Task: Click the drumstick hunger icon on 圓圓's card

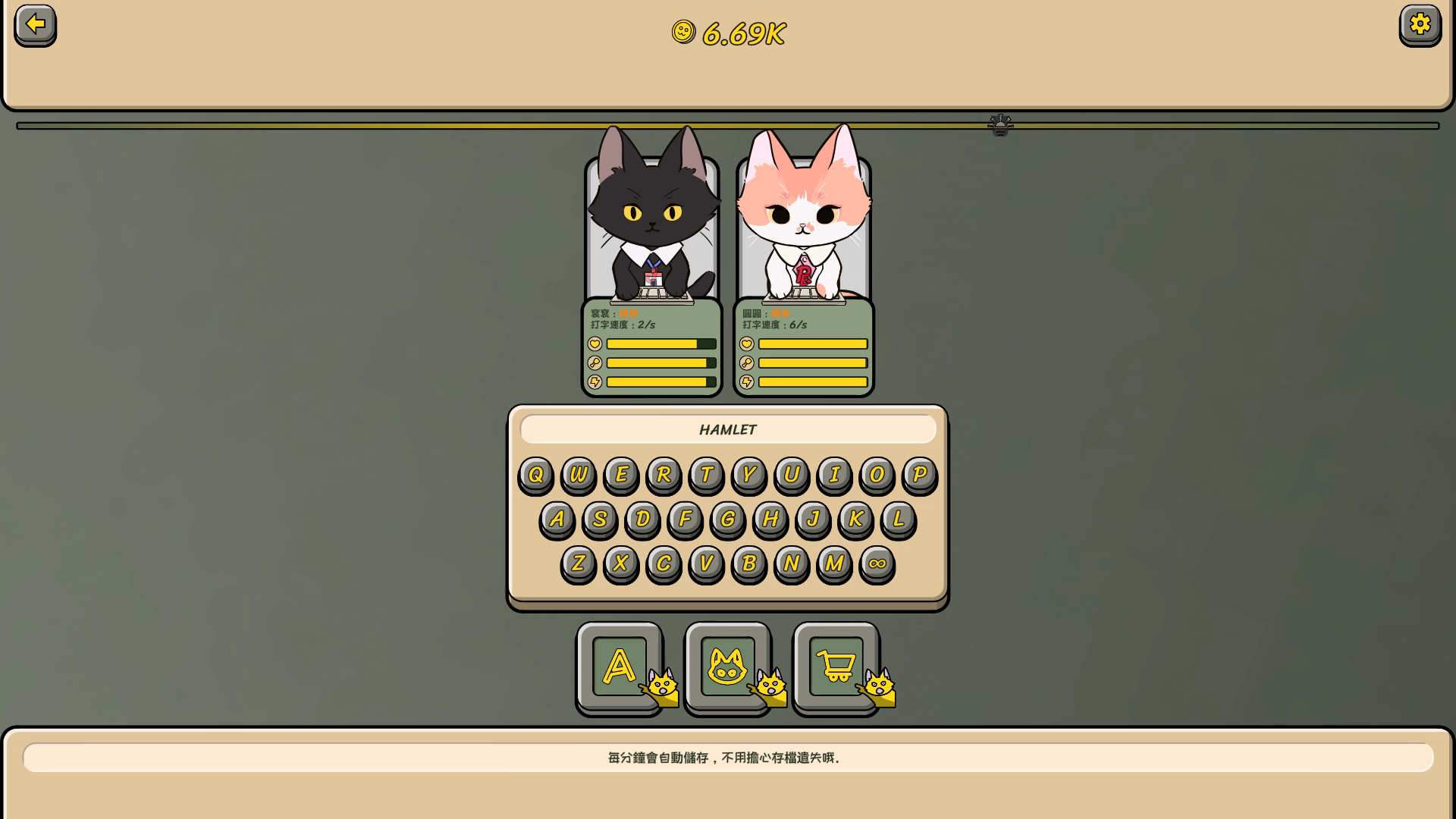Action: [x=746, y=362]
